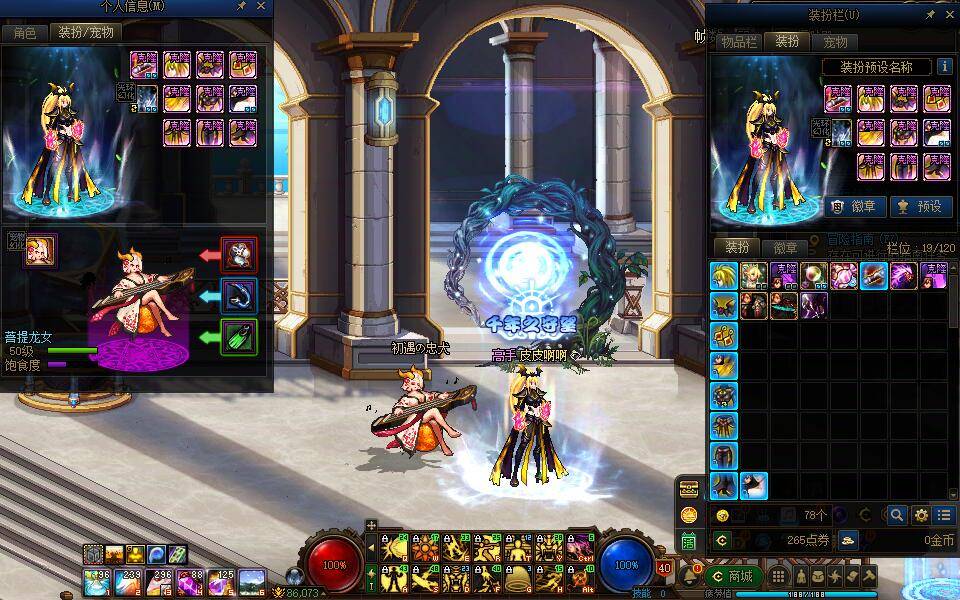Select the 装扮/宠物 tab
Viewport: 960px width, 600px height.
(x=86, y=33)
